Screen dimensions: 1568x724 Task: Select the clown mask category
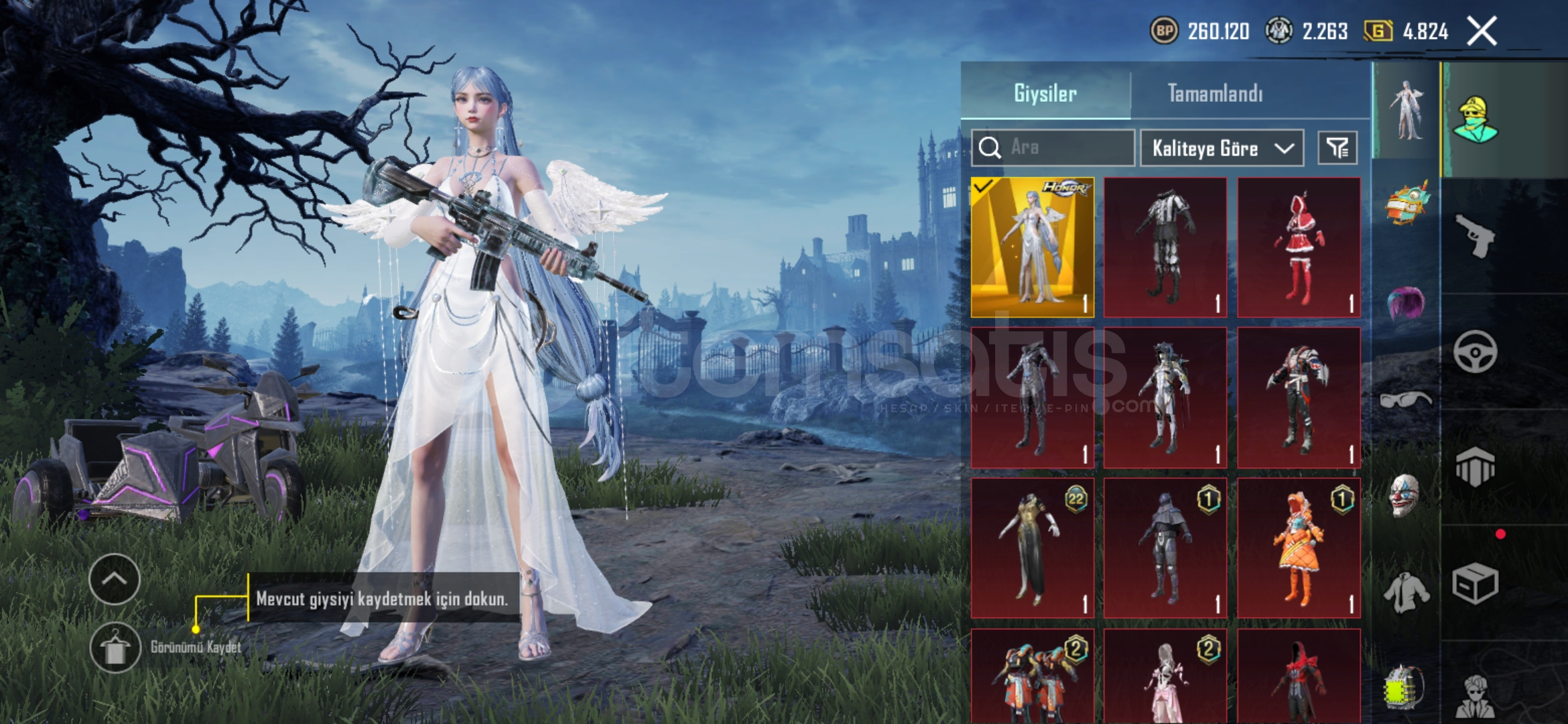click(x=1404, y=496)
